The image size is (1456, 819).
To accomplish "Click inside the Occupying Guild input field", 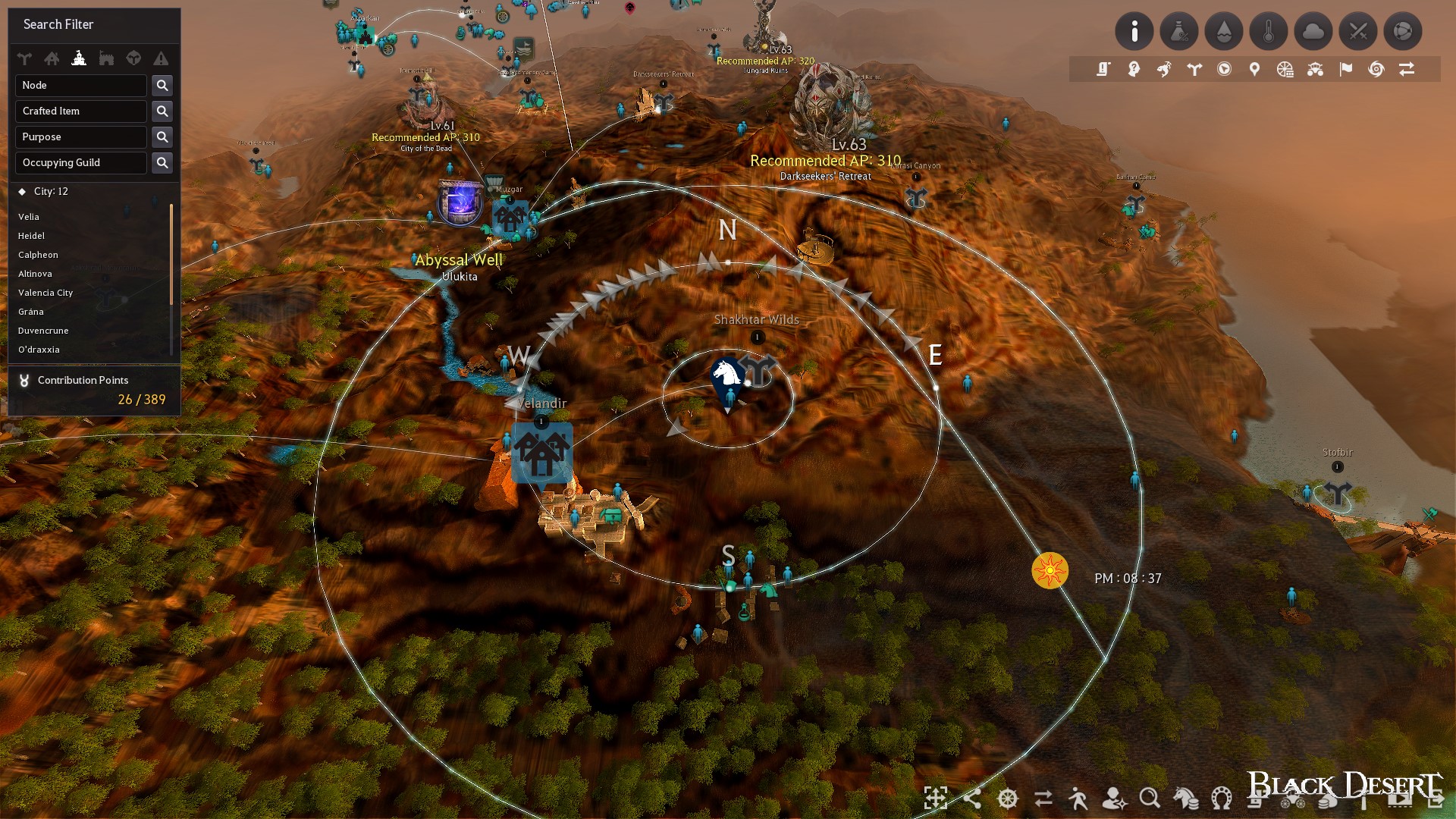I will point(80,162).
